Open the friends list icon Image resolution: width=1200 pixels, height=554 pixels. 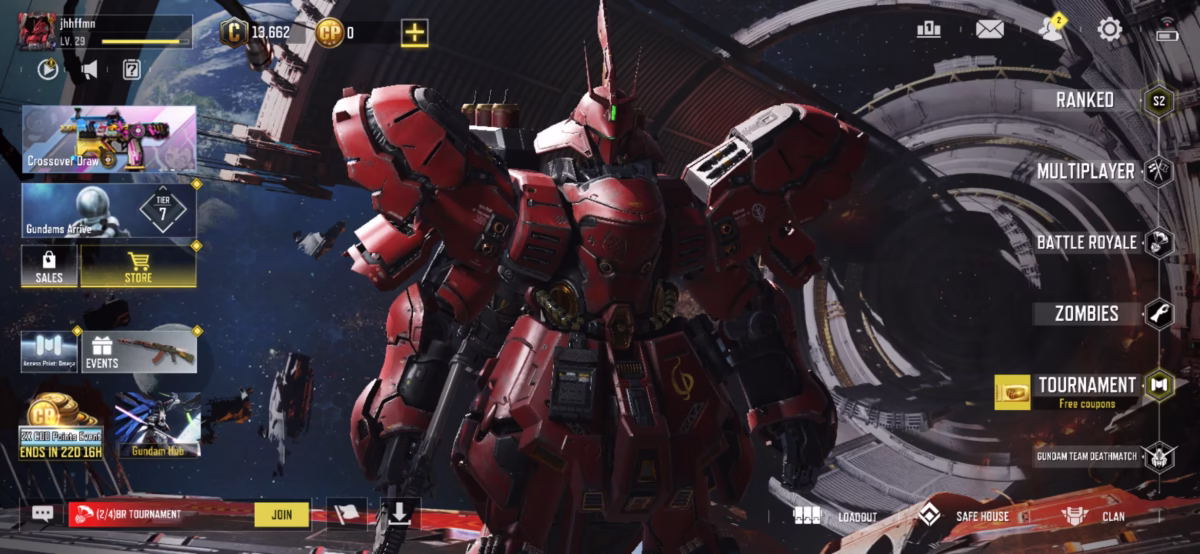pyautogui.click(x=1050, y=29)
